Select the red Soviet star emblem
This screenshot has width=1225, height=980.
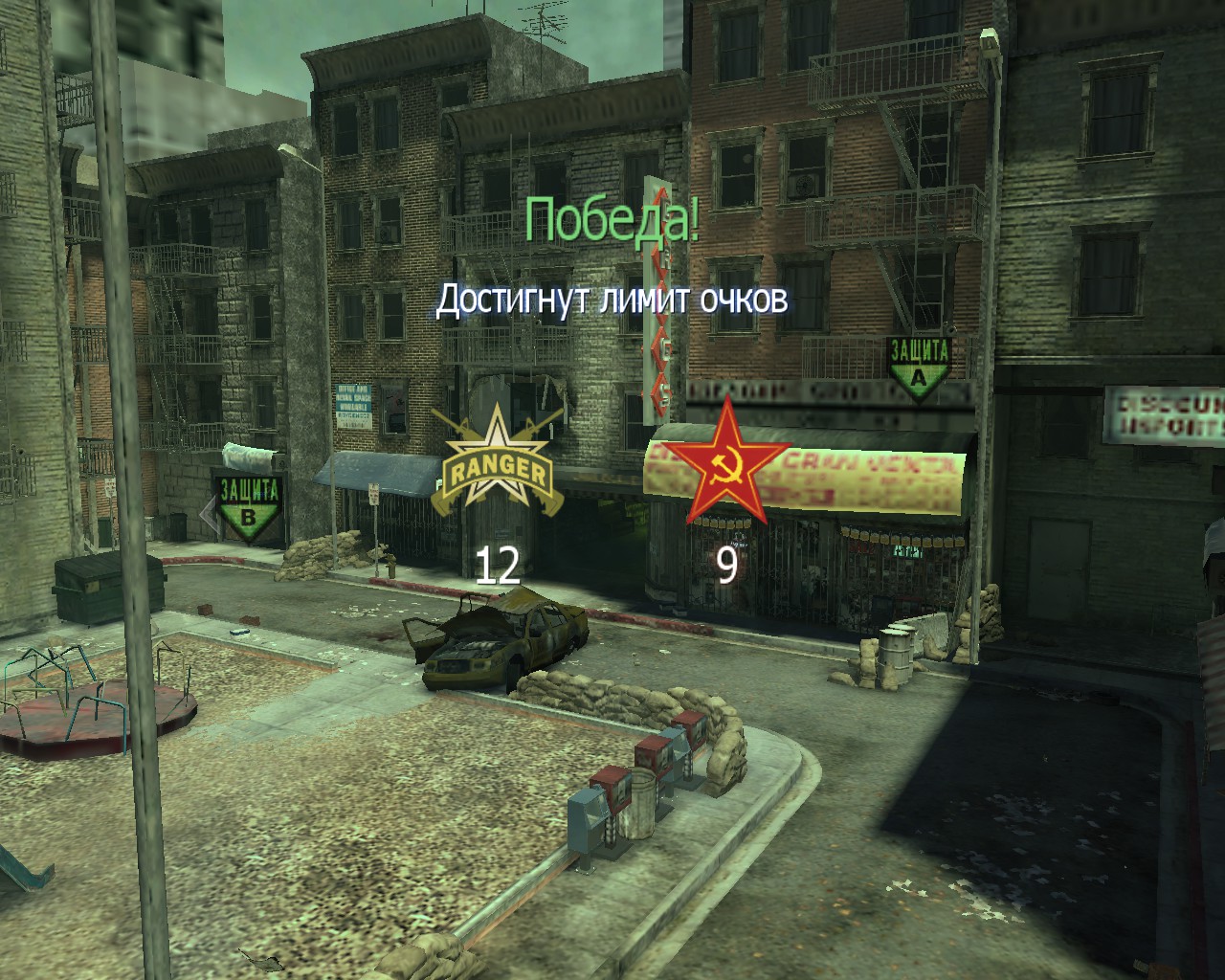[x=726, y=464]
